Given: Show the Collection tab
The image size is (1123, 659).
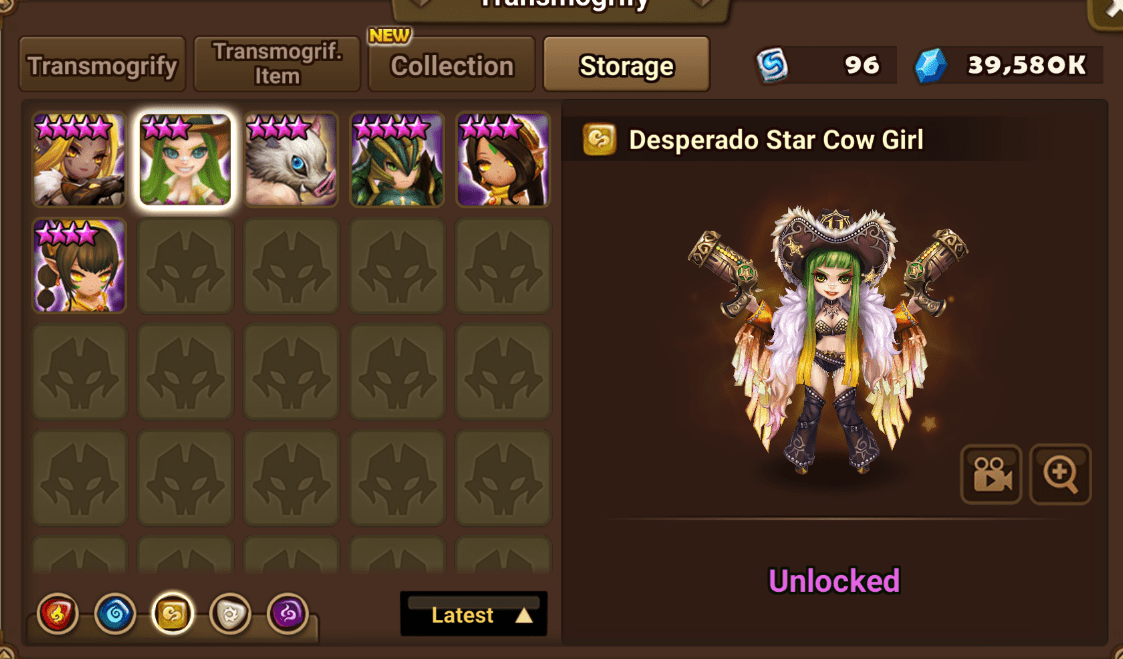Looking at the screenshot, I should click(x=452, y=66).
